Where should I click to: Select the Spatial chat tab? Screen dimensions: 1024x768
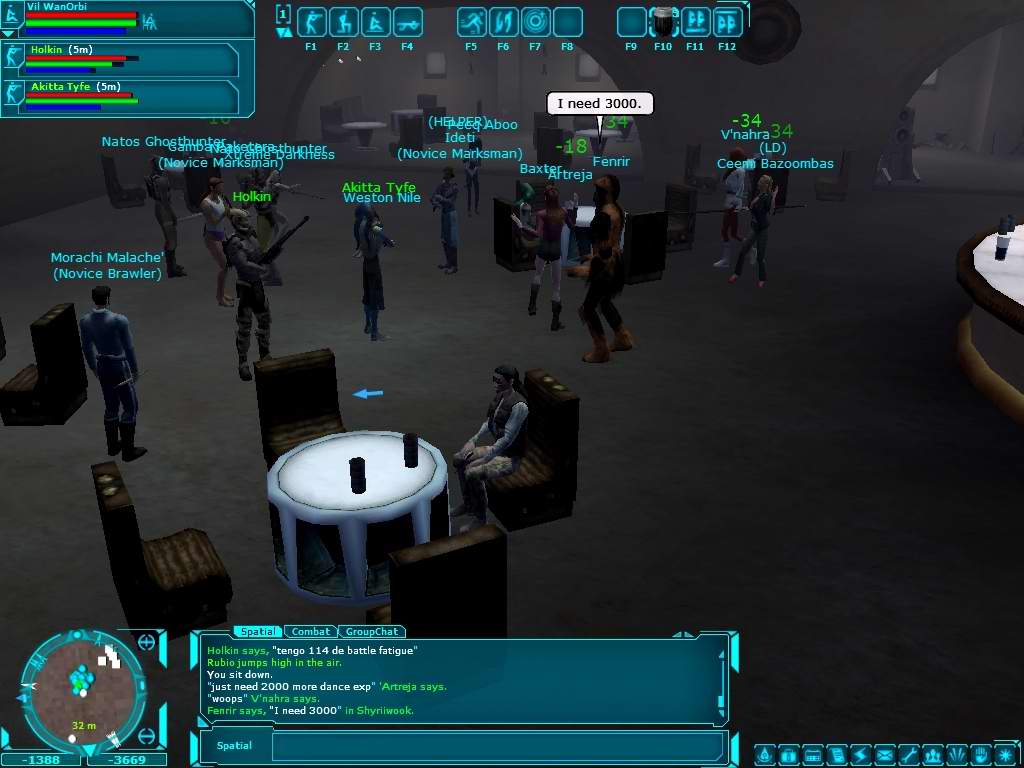click(x=258, y=632)
